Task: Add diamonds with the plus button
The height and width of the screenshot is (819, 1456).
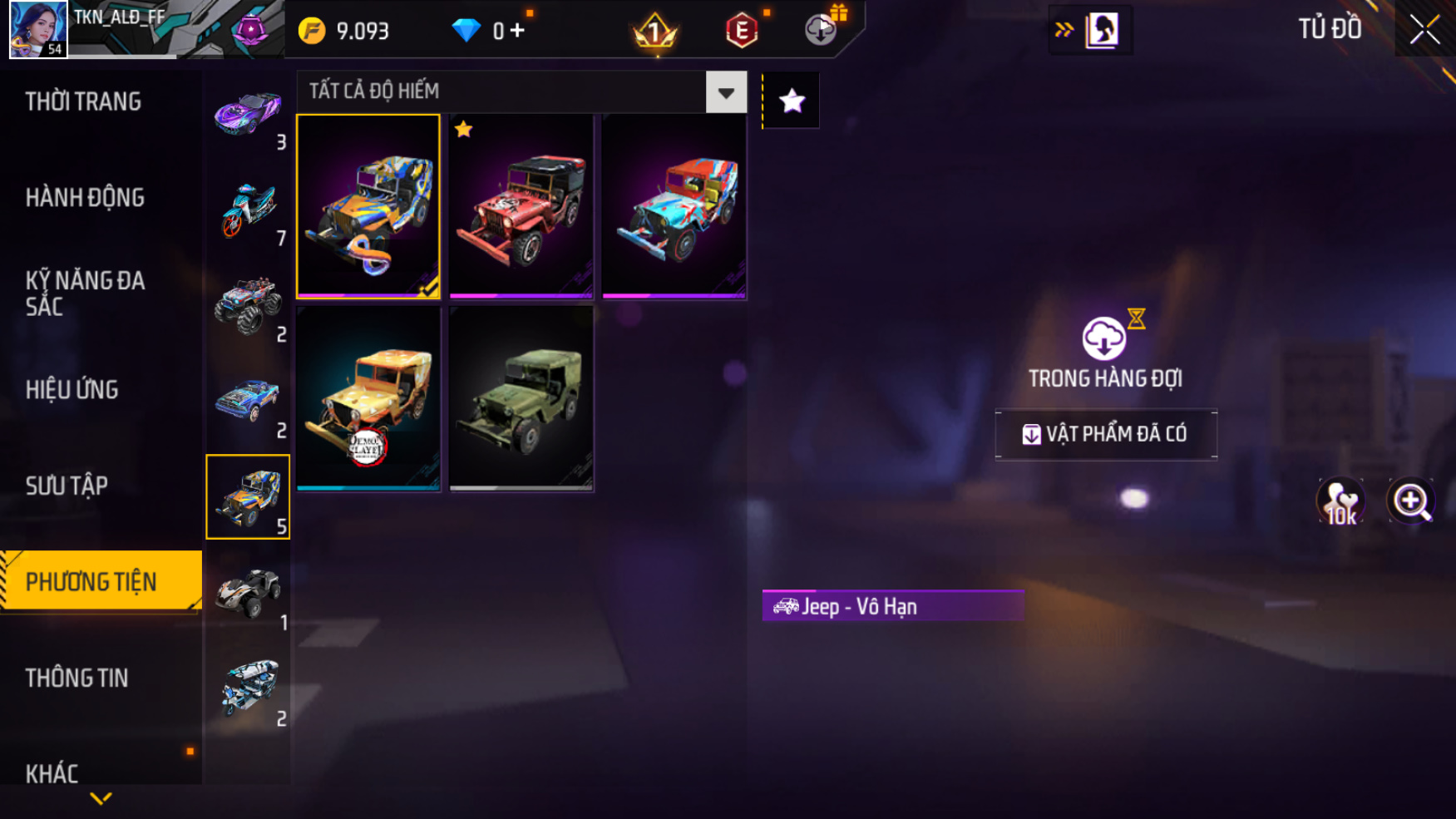Action: click(x=518, y=31)
